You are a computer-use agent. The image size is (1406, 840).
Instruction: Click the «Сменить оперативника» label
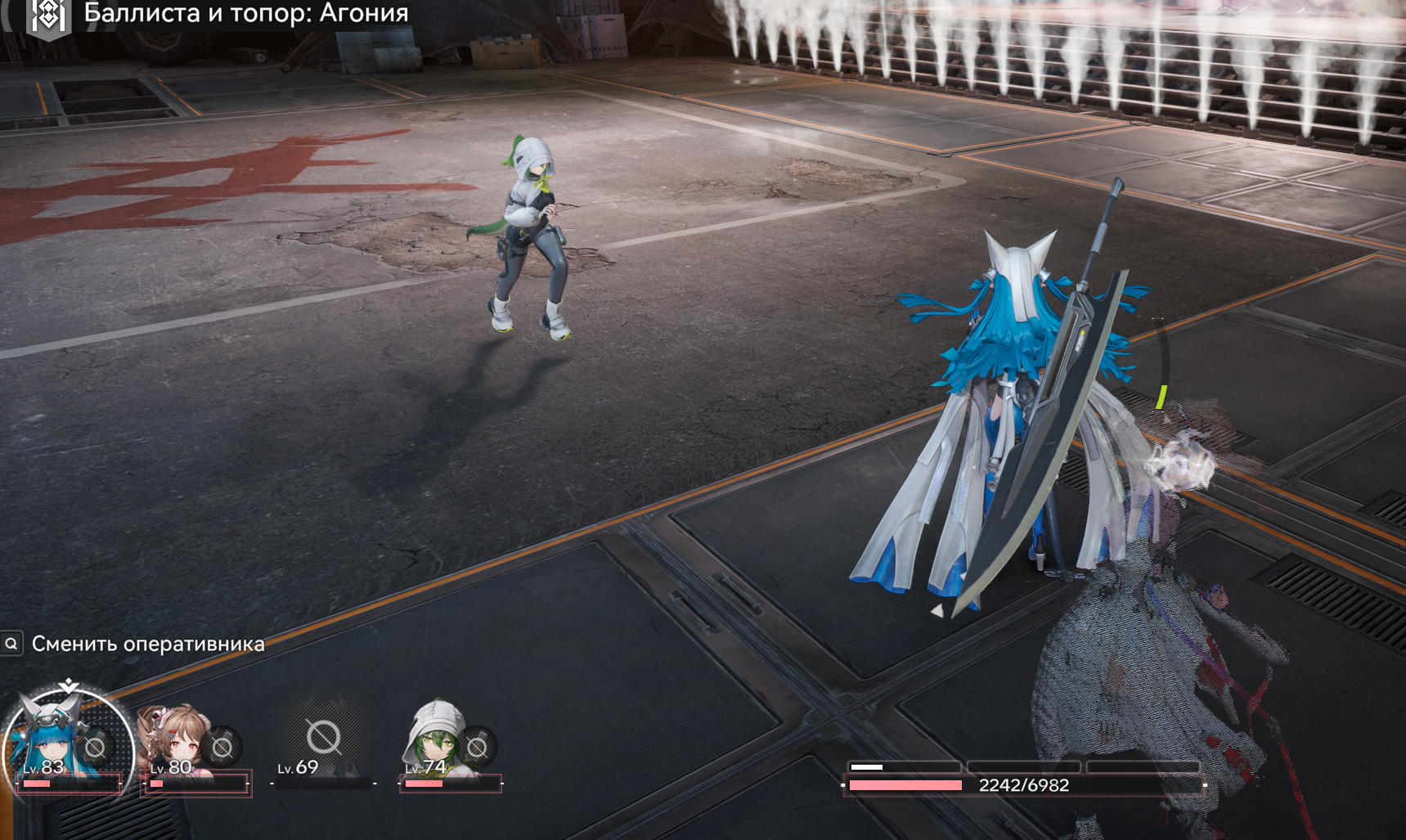[148, 645]
